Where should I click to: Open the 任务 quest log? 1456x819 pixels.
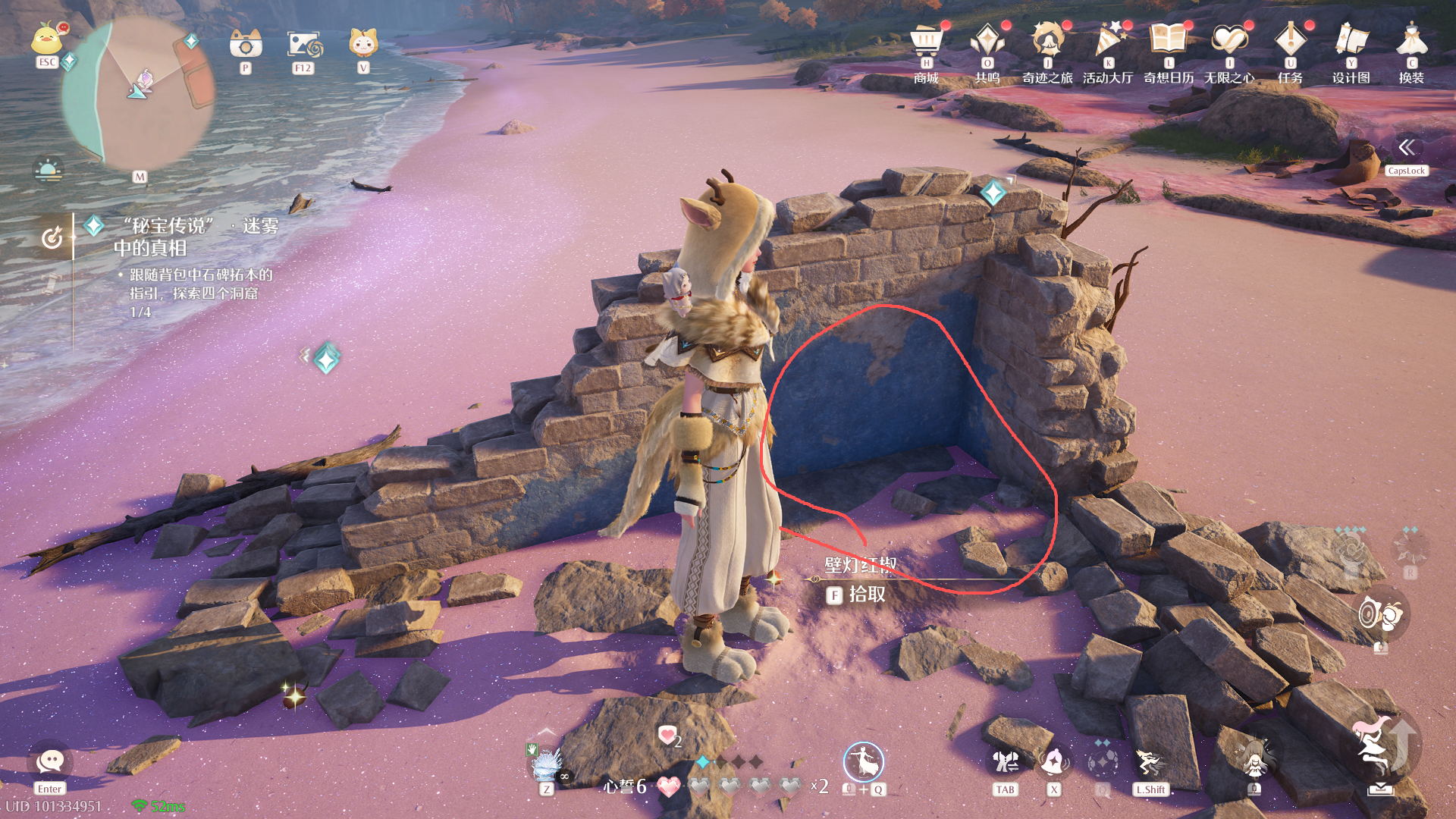(1290, 42)
